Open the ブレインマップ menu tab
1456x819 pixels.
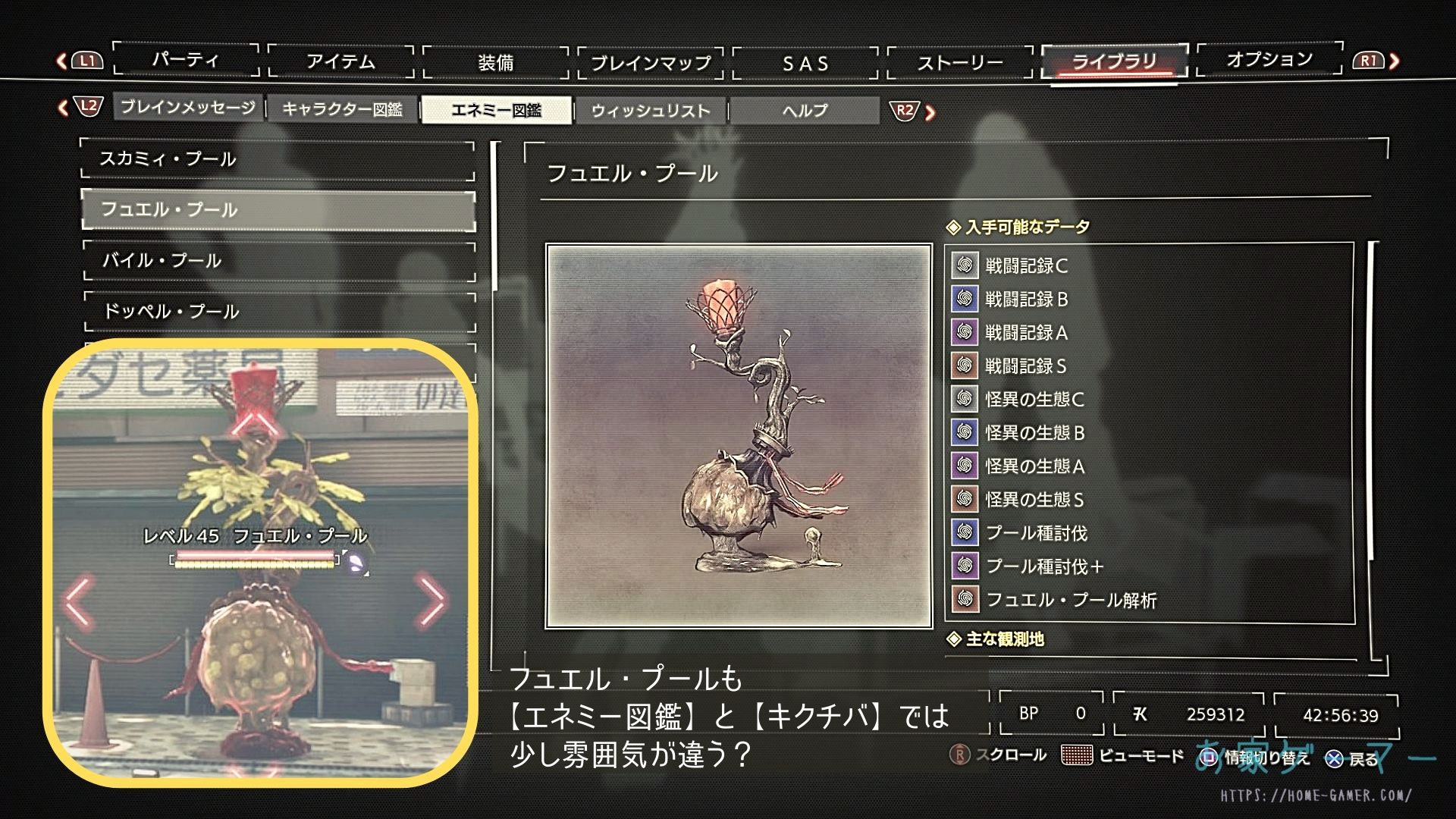(651, 61)
